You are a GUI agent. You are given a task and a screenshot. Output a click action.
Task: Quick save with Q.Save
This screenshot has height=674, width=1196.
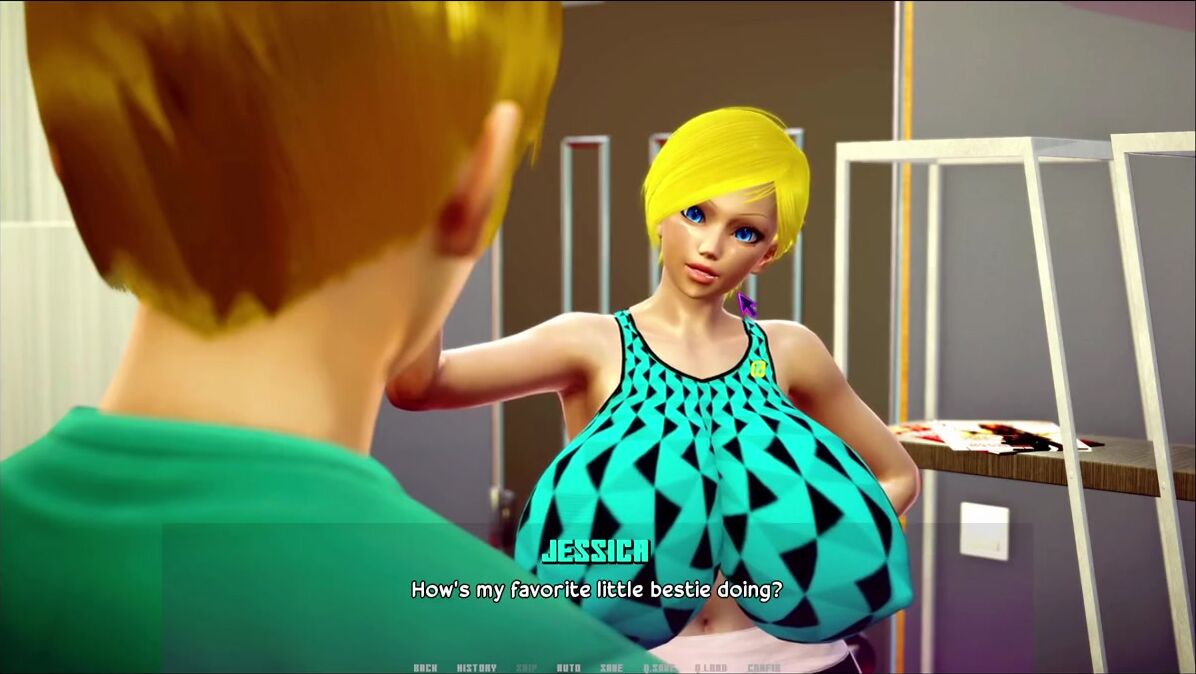click(x=659, y=668)
